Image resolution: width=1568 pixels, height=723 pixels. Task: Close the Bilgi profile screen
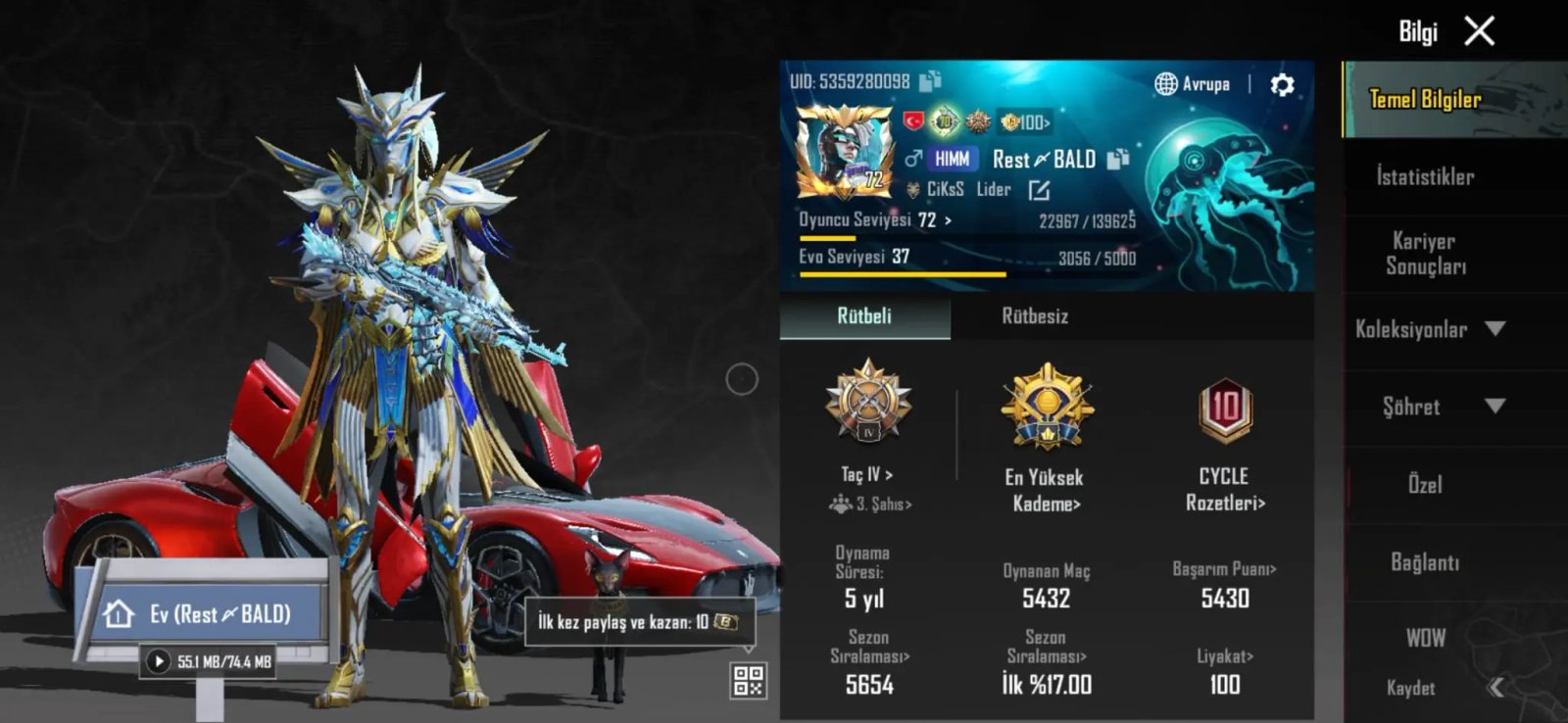(x=1479, y=31)
